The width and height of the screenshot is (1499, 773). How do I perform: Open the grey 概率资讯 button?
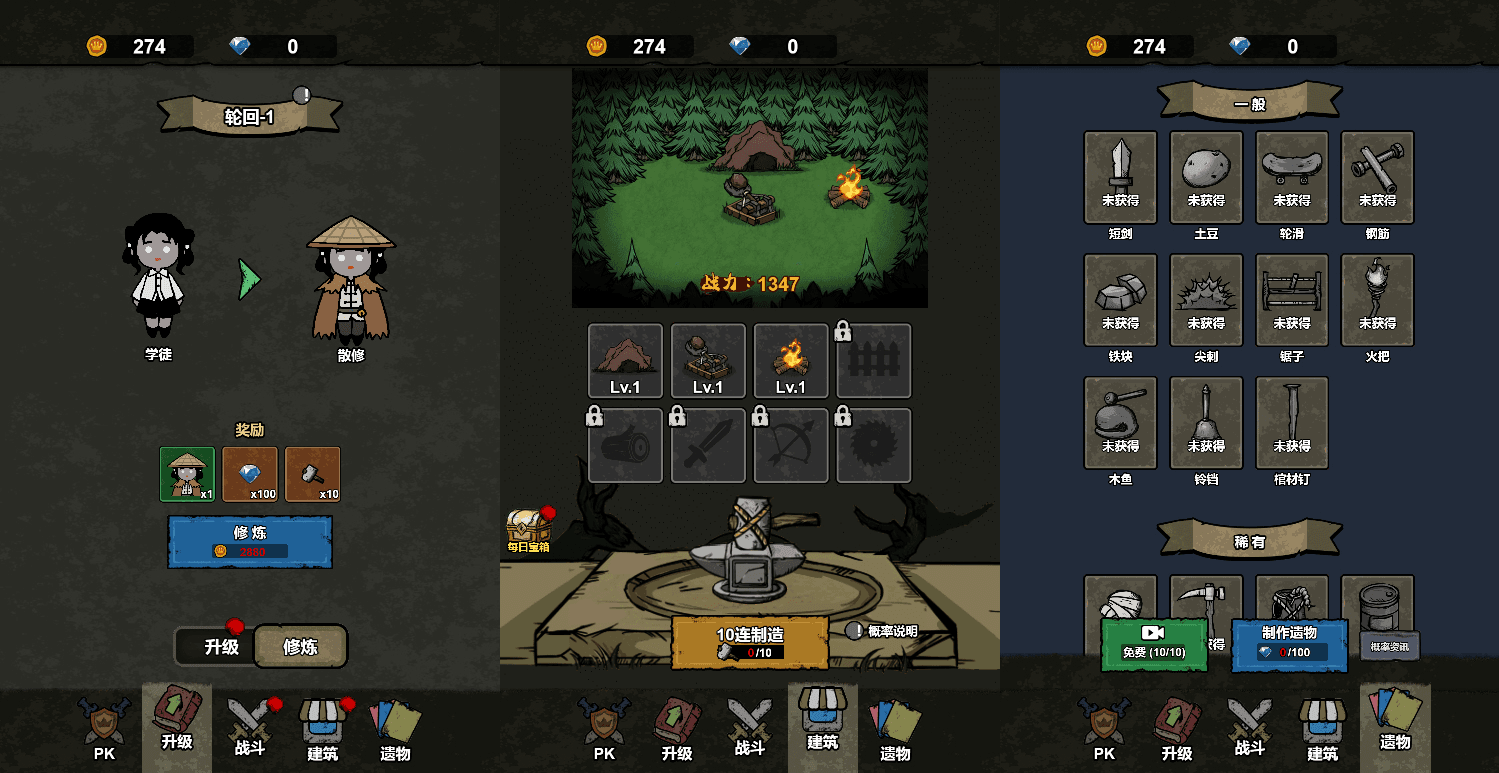click(x=1389, y=646)
